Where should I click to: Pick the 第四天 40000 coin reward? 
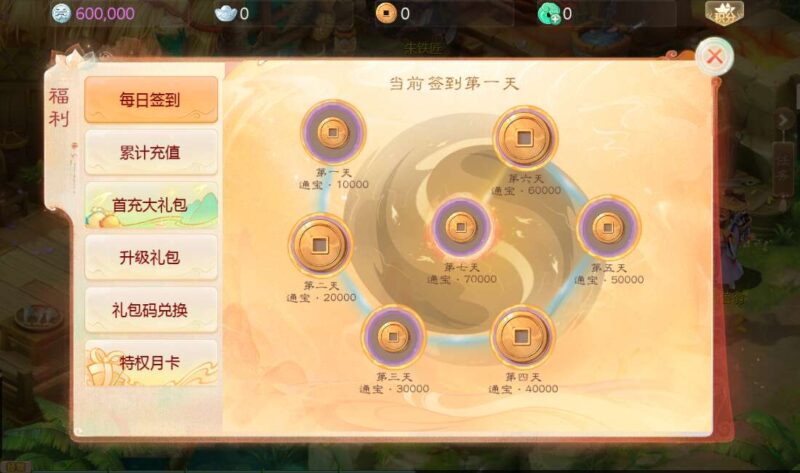tap(522, 337)
